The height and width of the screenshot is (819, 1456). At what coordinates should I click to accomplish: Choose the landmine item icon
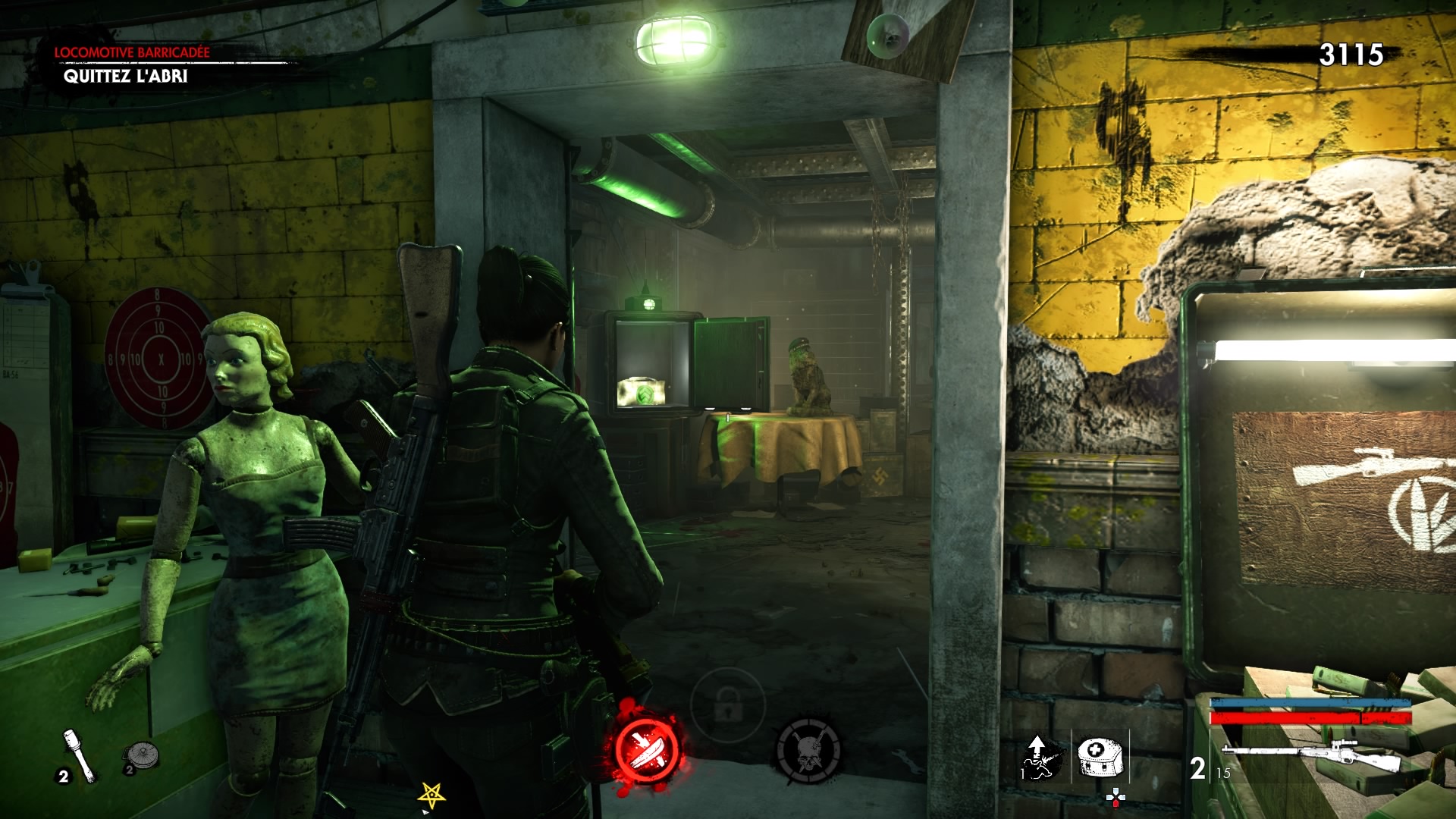click(x=140, y=756)
